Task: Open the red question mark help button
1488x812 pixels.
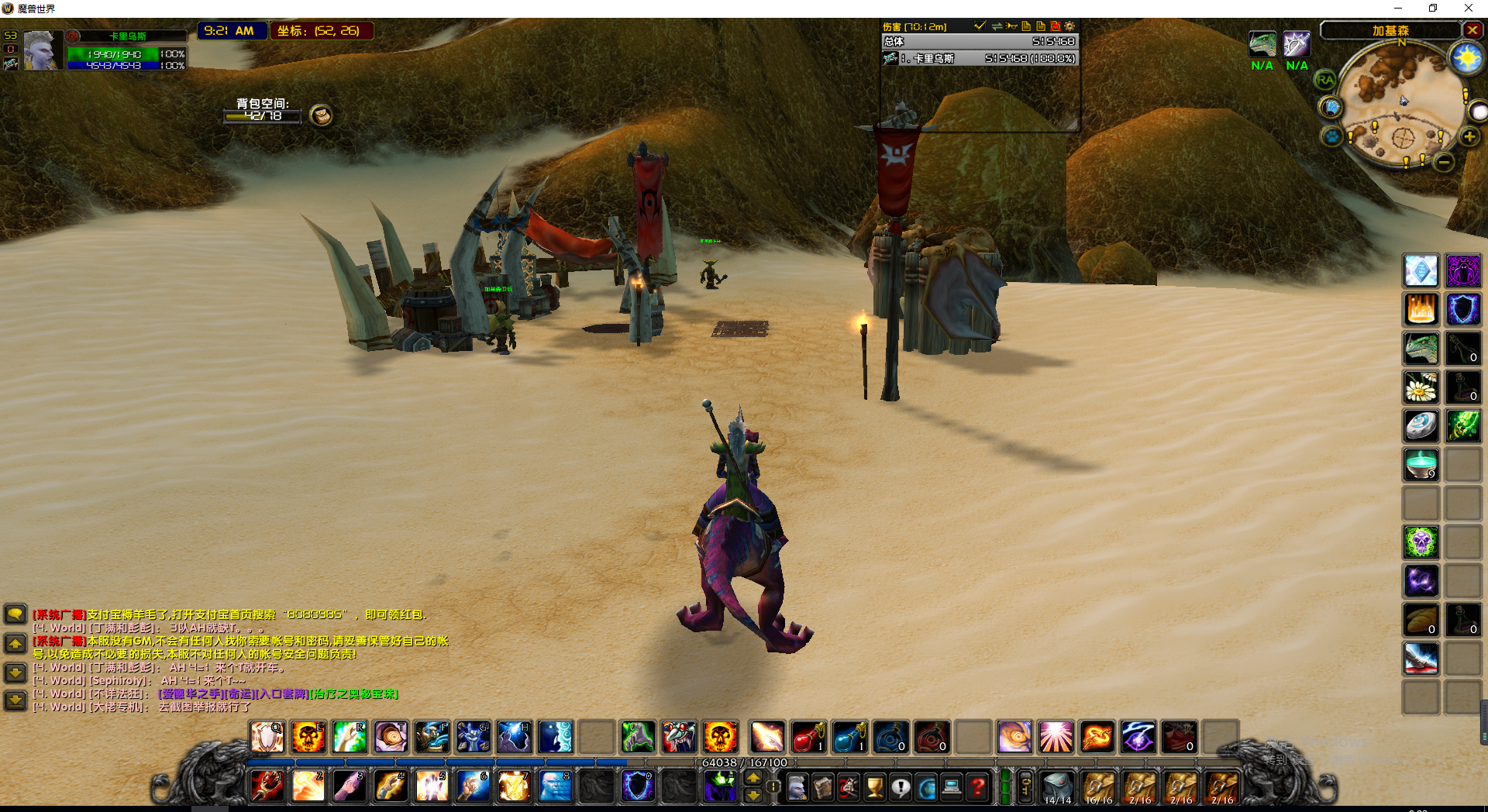Action: click(978, 788)
